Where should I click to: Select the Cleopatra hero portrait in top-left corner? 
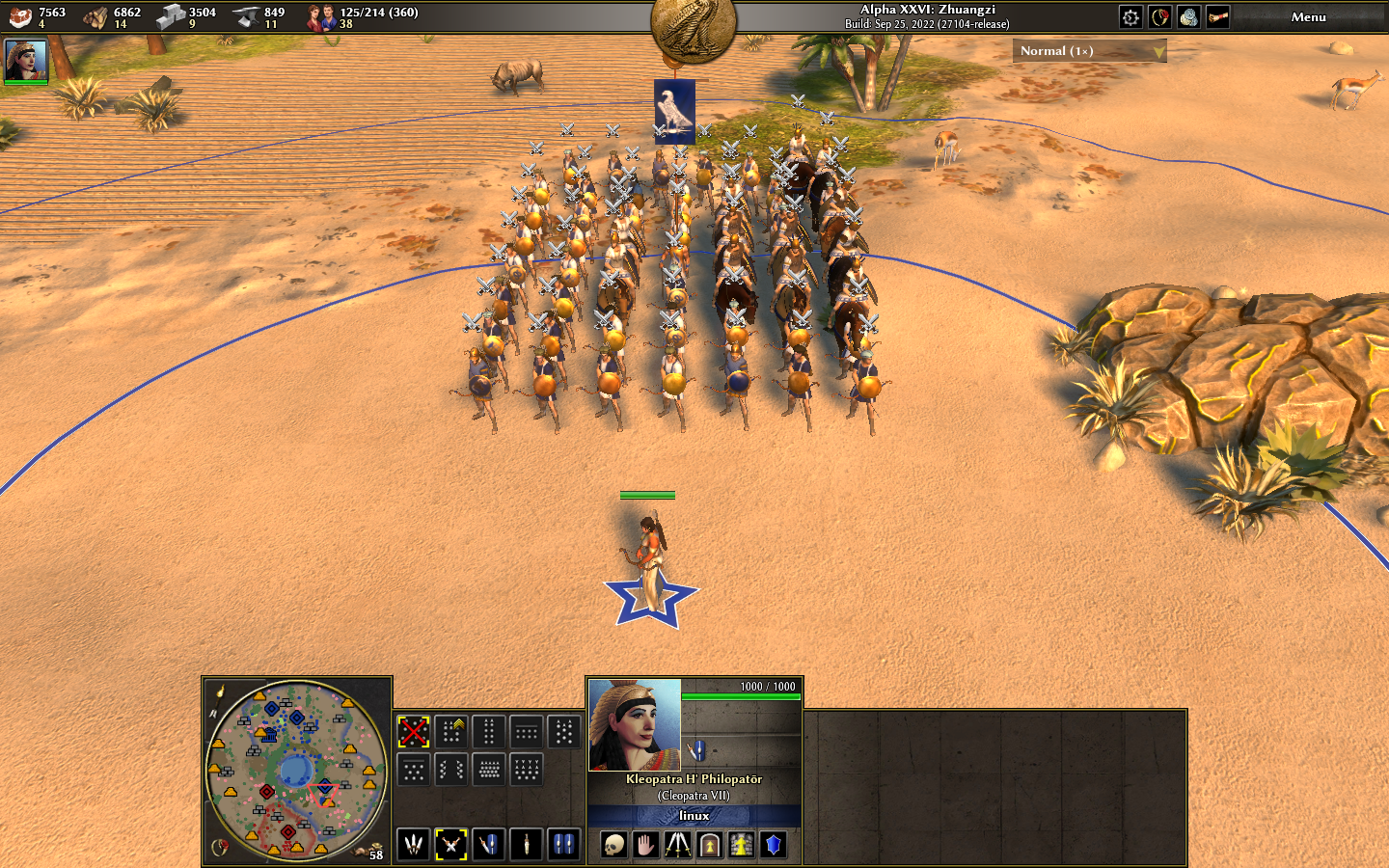[26, 60]
